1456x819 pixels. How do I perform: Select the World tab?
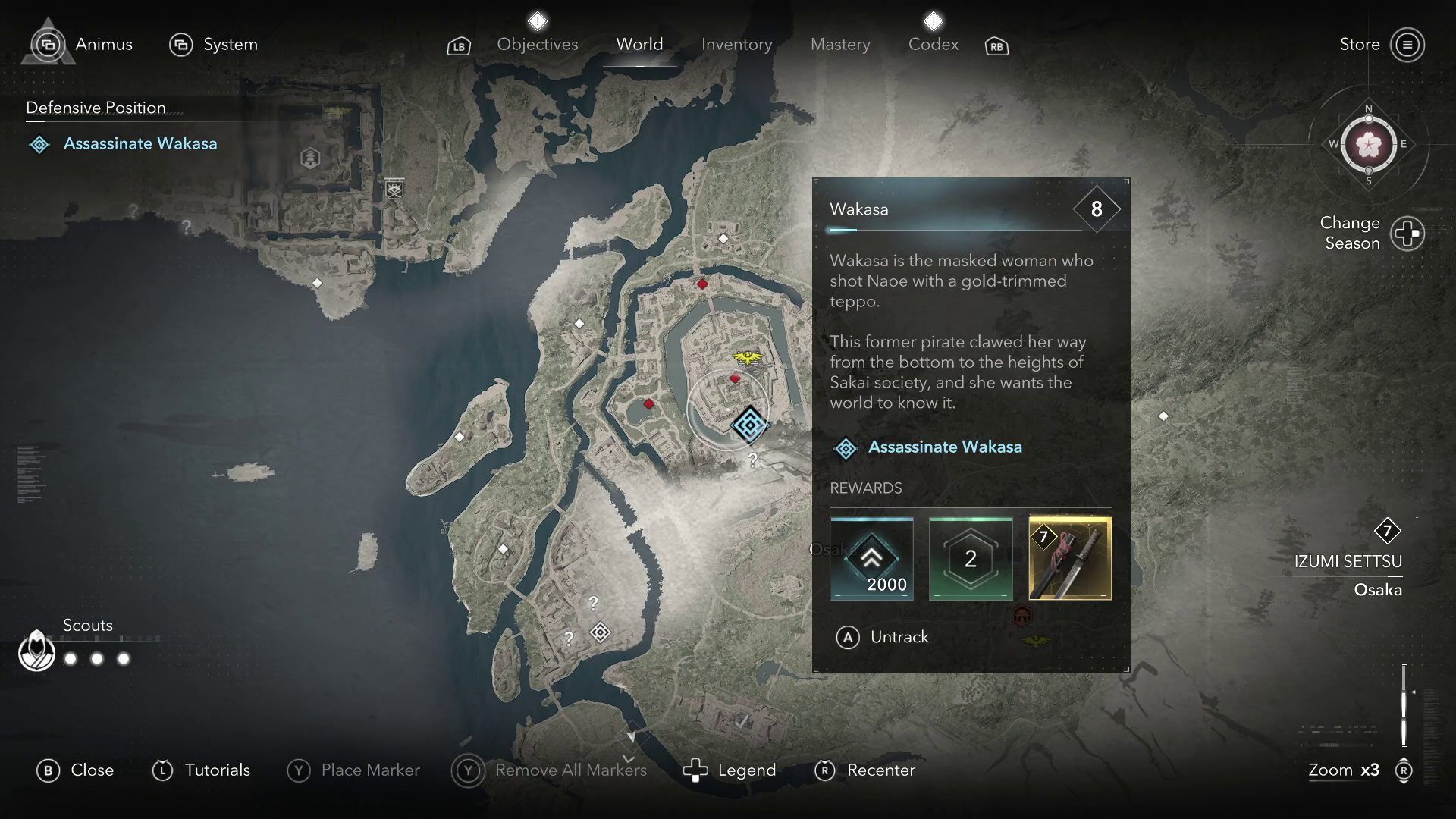[x=639, y=45]
